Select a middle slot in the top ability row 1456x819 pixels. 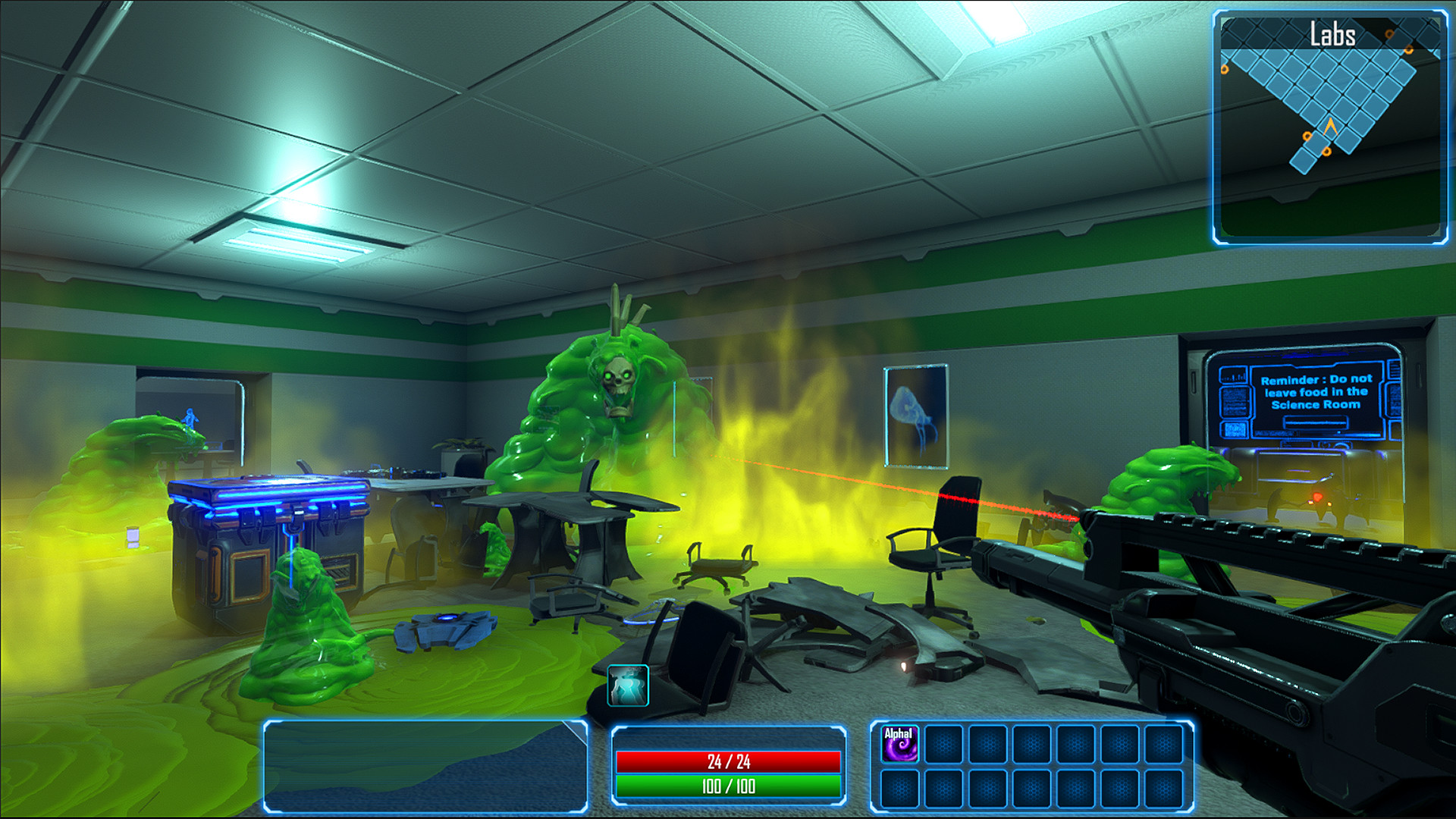coord(1032,743)
